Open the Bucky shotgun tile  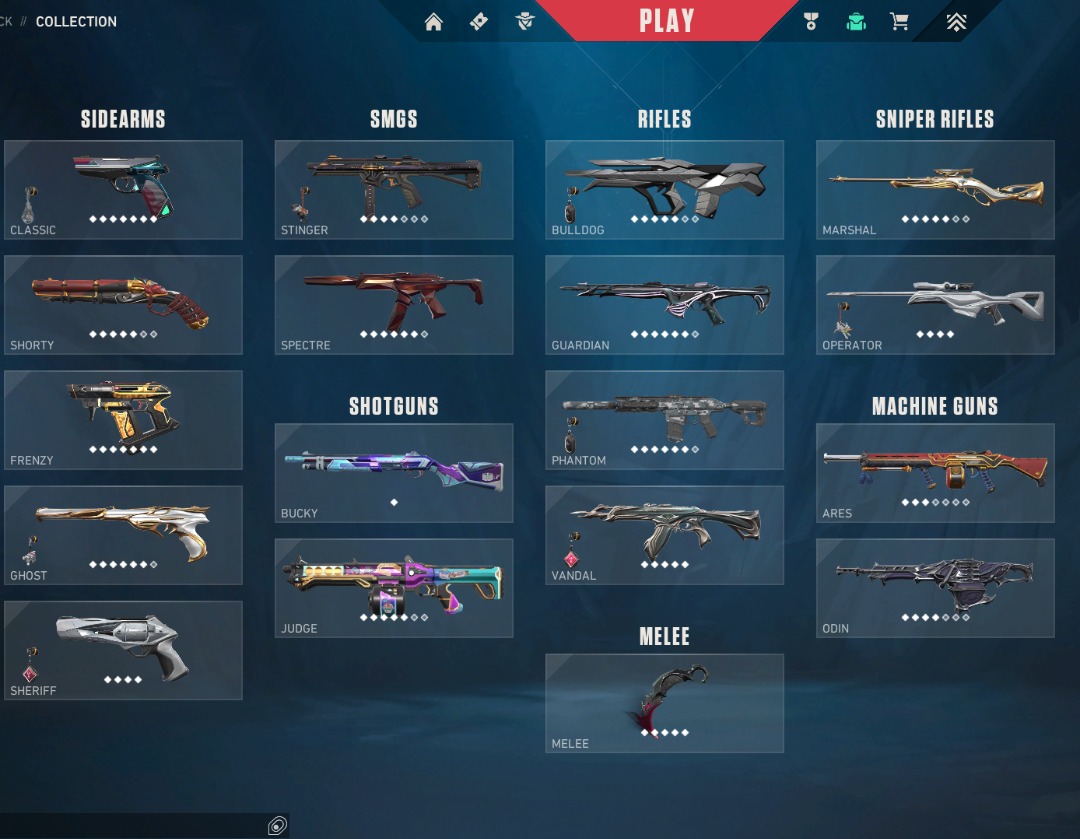pos(394,473)
